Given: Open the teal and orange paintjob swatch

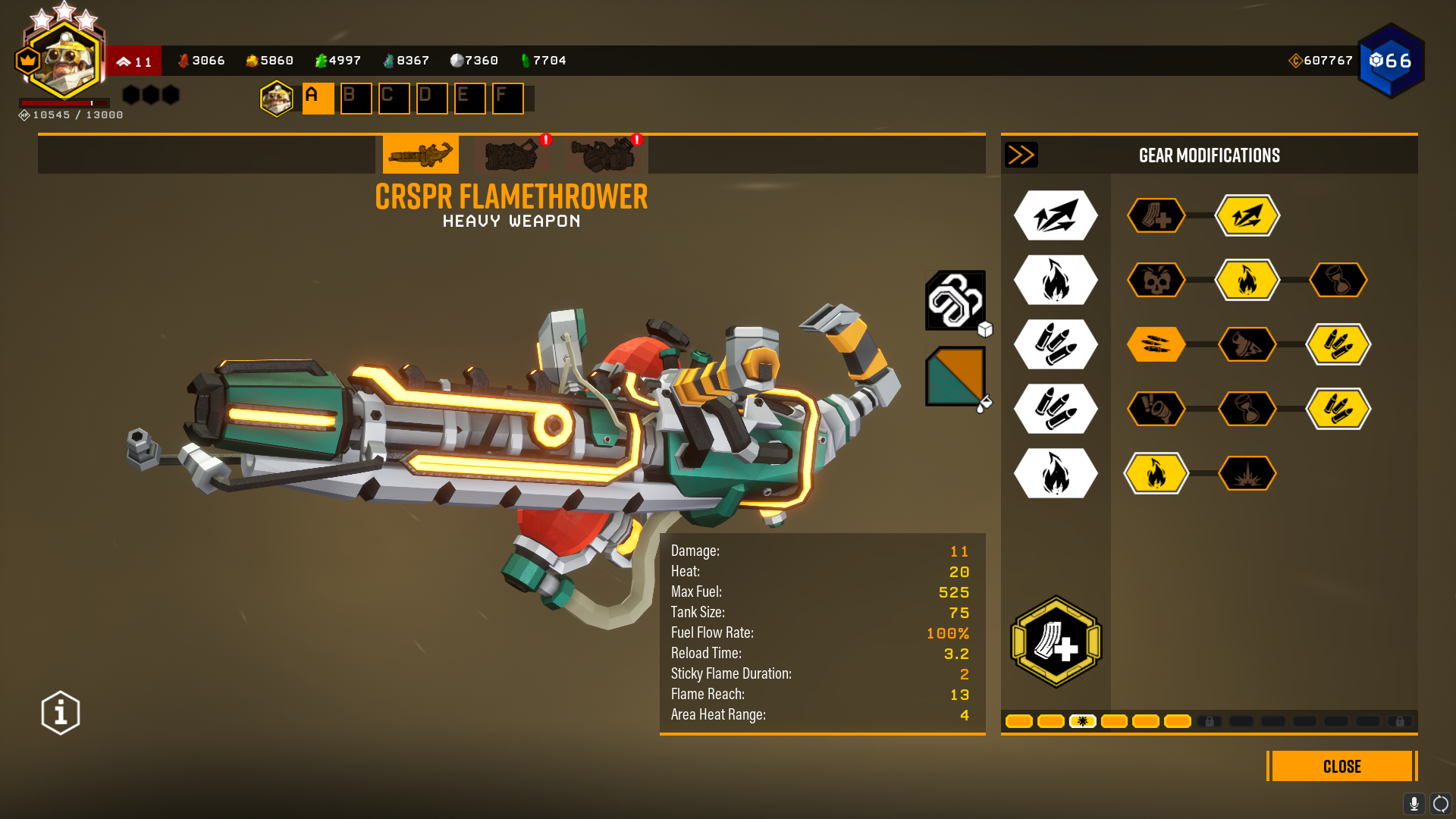Looking at the screenshot, I should pyautogui.click(x=955, y=376).
